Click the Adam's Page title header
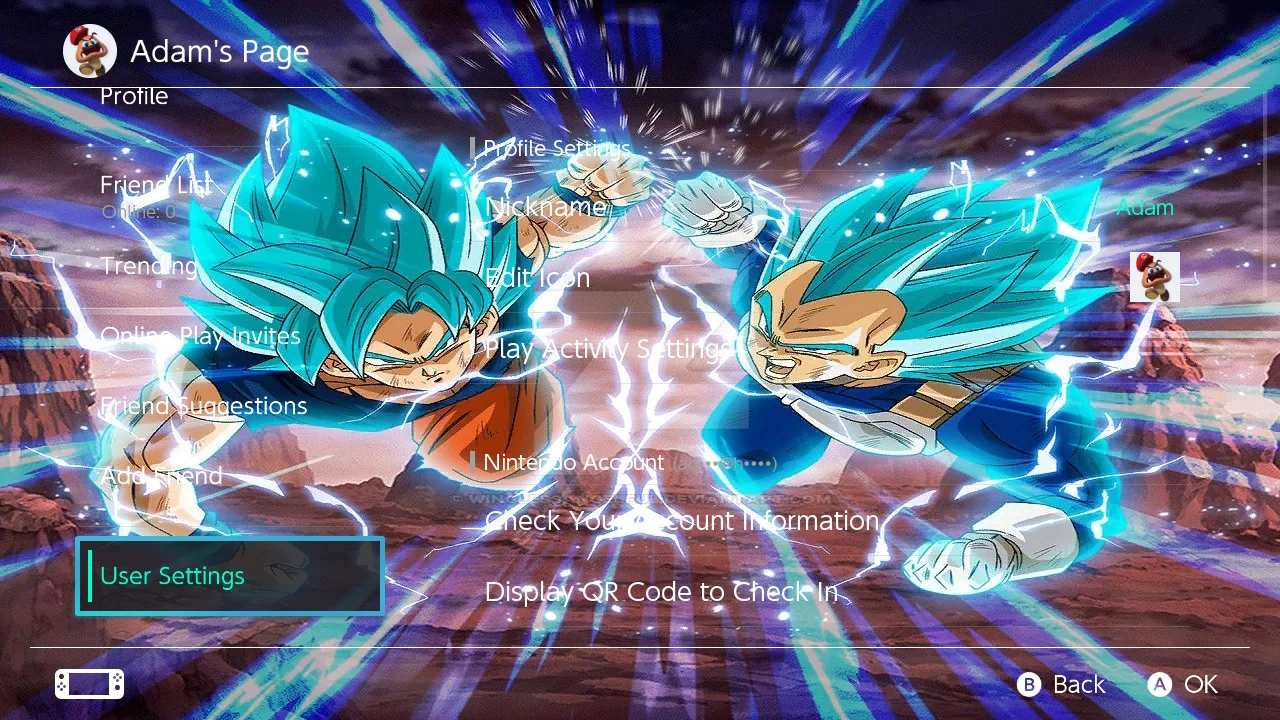Image resolution: width=1280 pixels, height=720 pixels. pos(219,51)
